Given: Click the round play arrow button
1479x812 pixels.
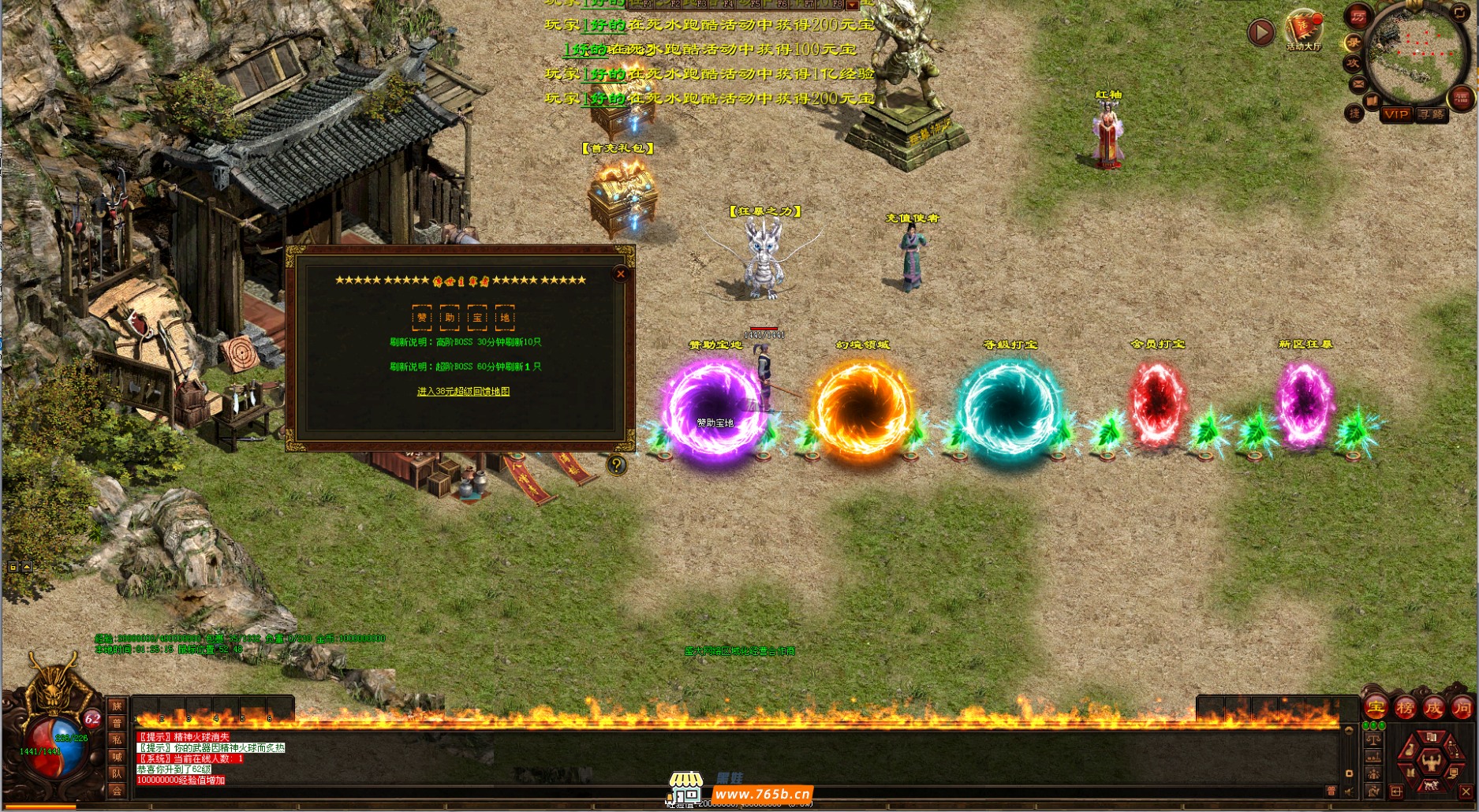Looking at the screenshot, I should pyautogui.click(x=1261, y=32).
